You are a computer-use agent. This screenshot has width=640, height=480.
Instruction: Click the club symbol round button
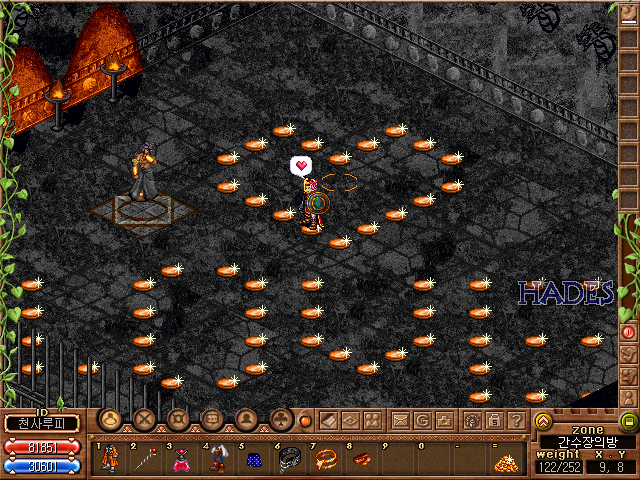pyautogui.click(x=281, y=420)
